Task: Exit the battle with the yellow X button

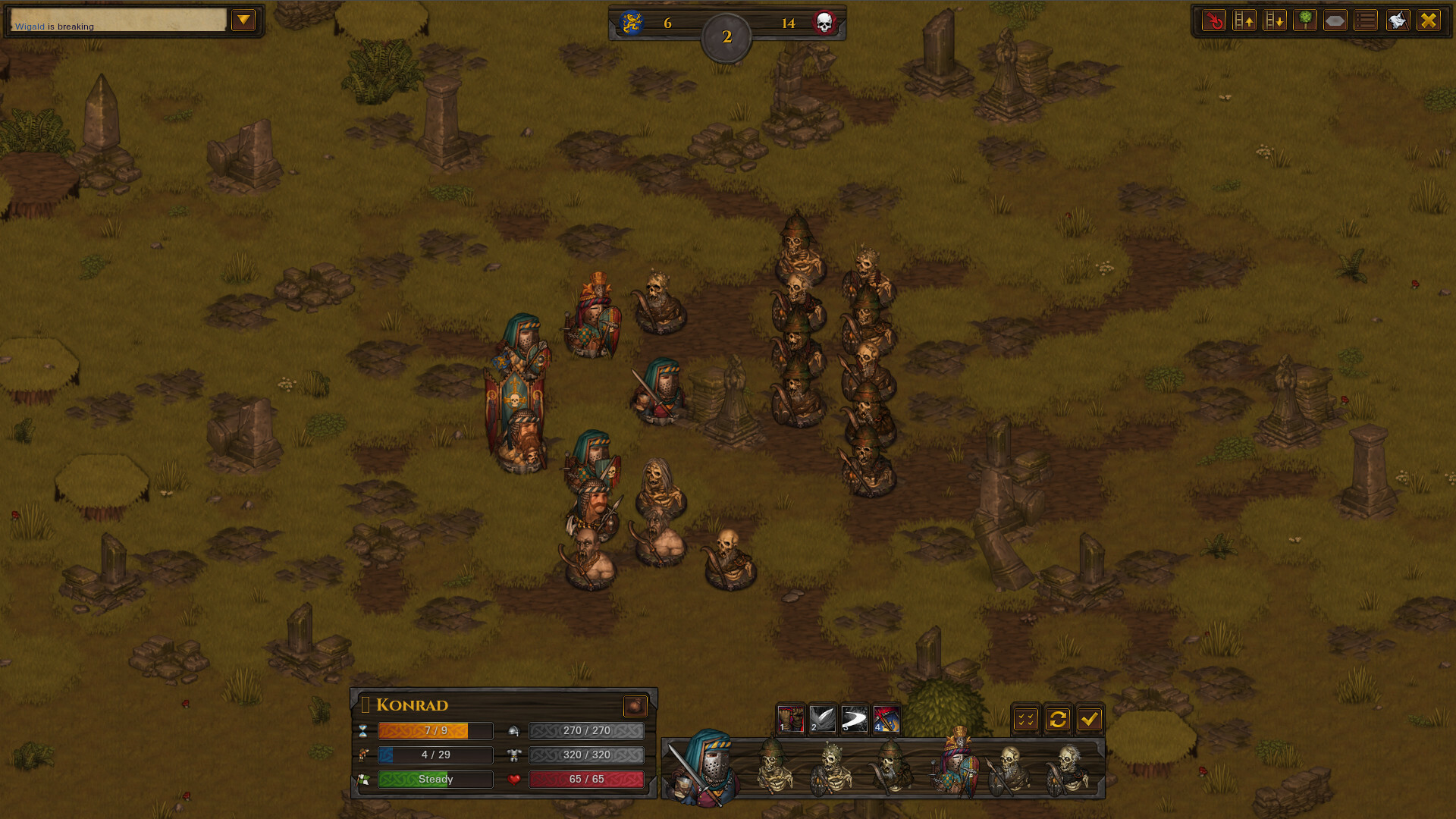Action: coord(1429,20)
